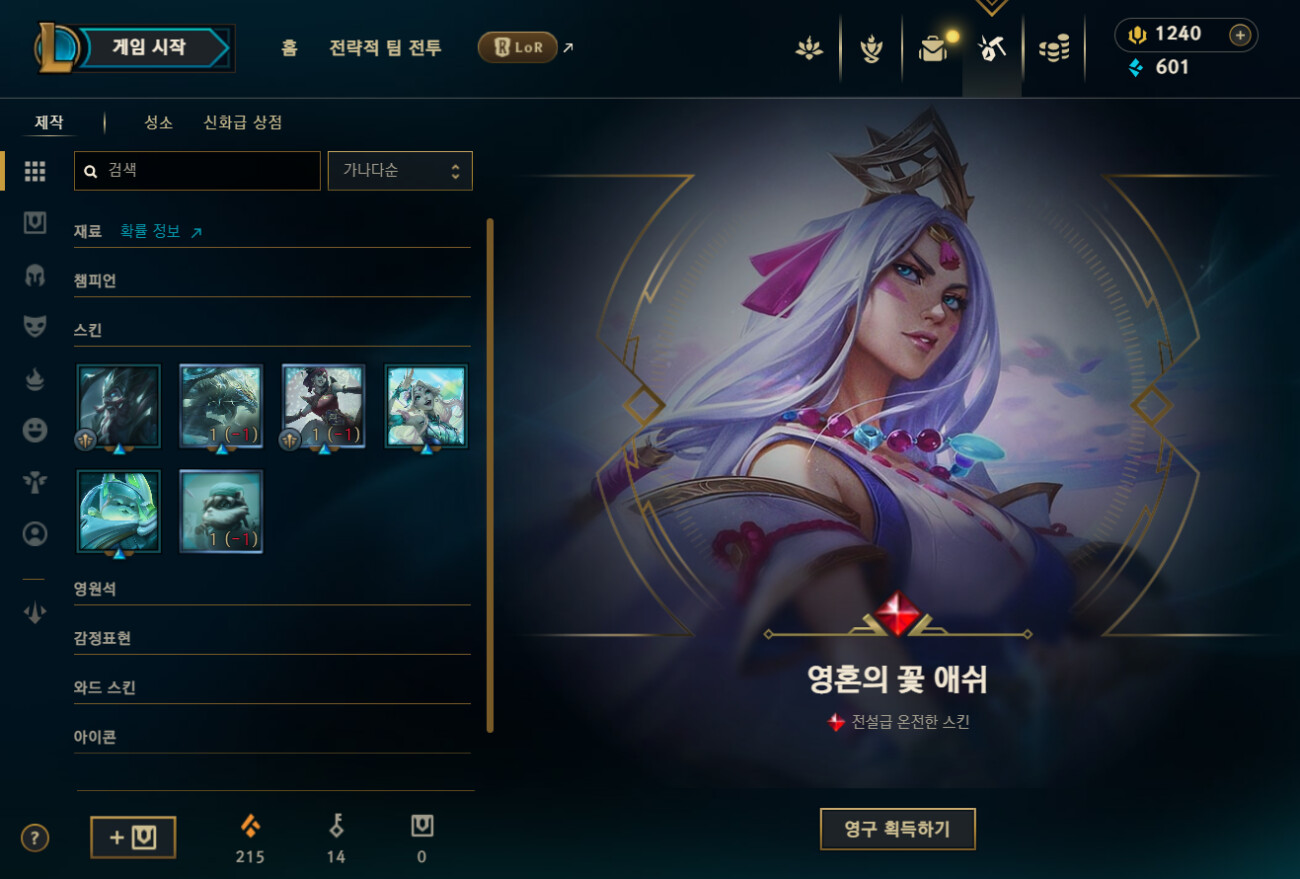Select the blonde mermaid-style skin shard
The width and height of the screenshot is (1300, 879).
pos(426,405)
